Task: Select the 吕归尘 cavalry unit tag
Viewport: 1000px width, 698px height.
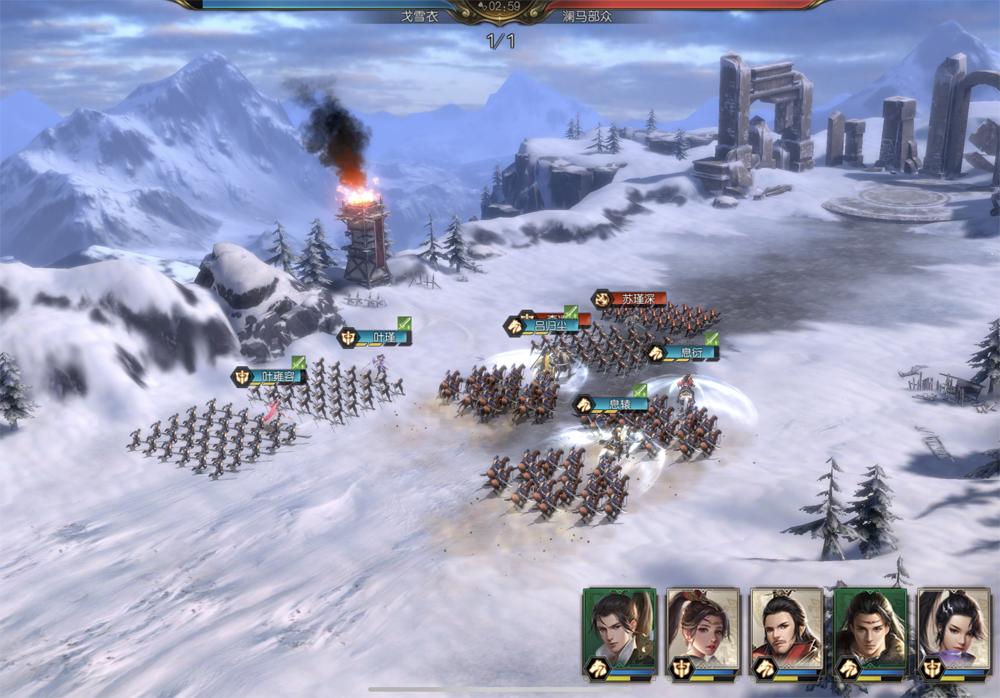Action: [543, 325]
